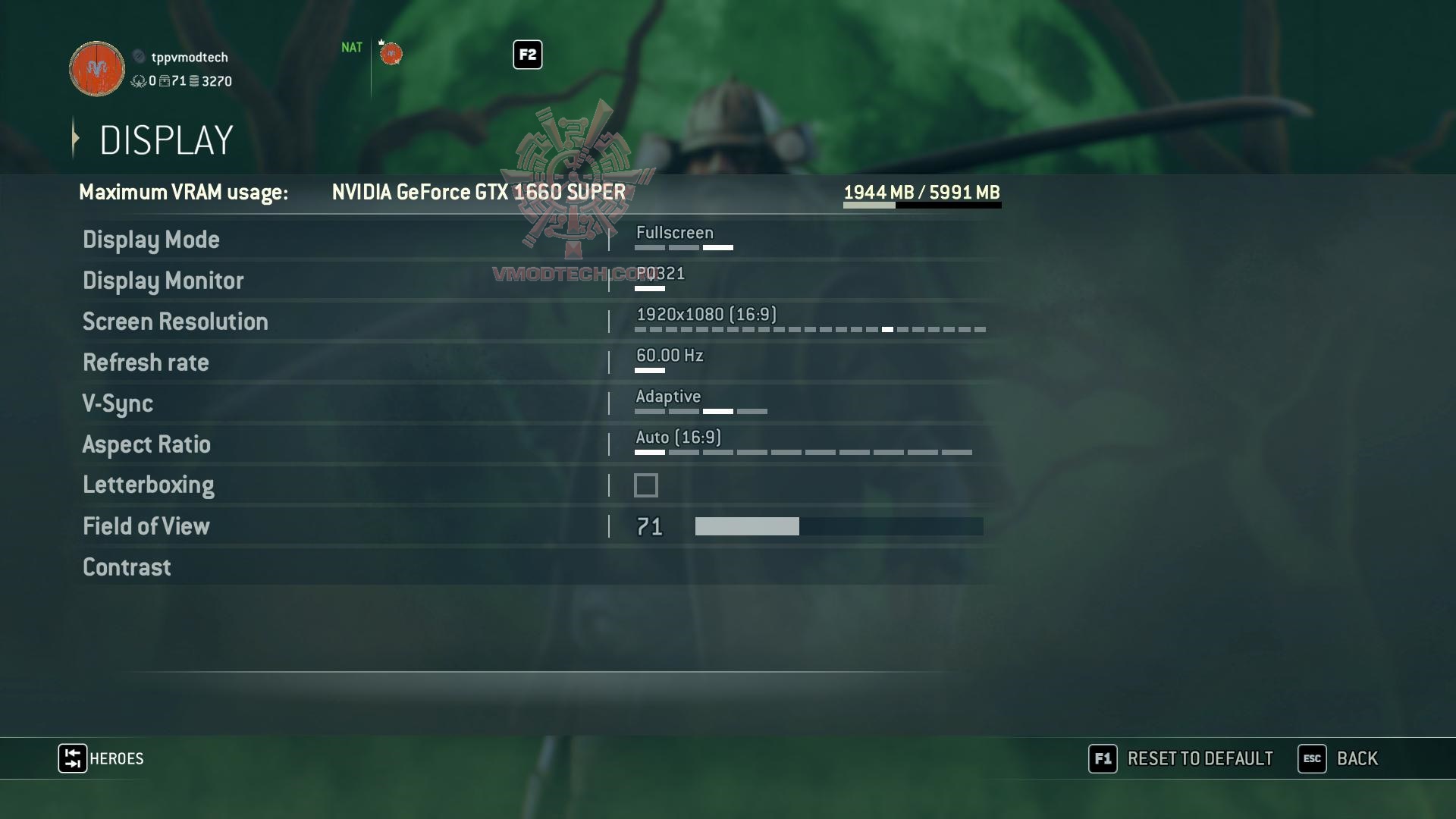
Task: Choose the Aspect Ratio setting
Action: click(x=146, y=444)
